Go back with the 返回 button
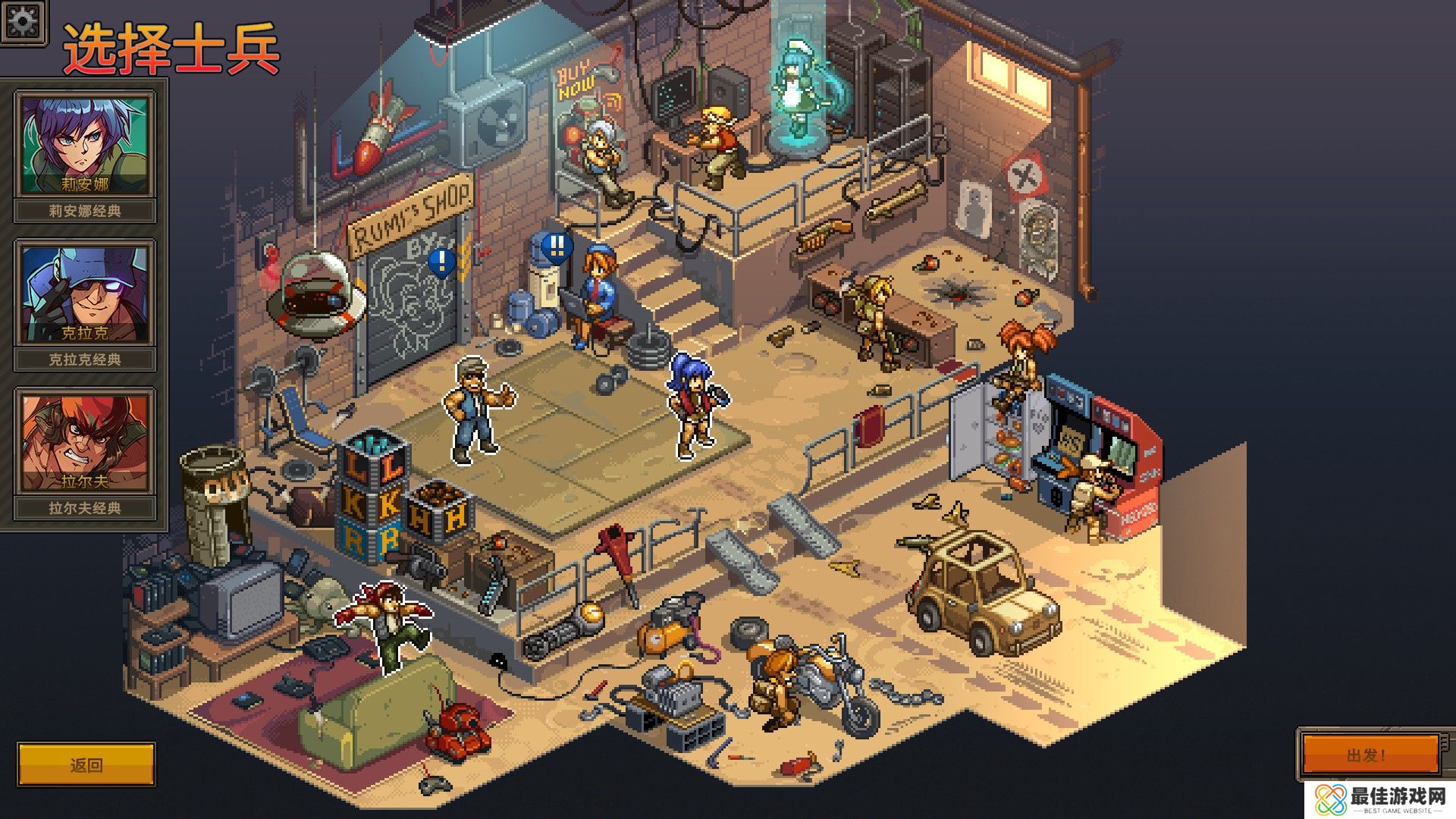Viewport: 1456px width, 819px height. pyautogui.click(x=86, y=764)
